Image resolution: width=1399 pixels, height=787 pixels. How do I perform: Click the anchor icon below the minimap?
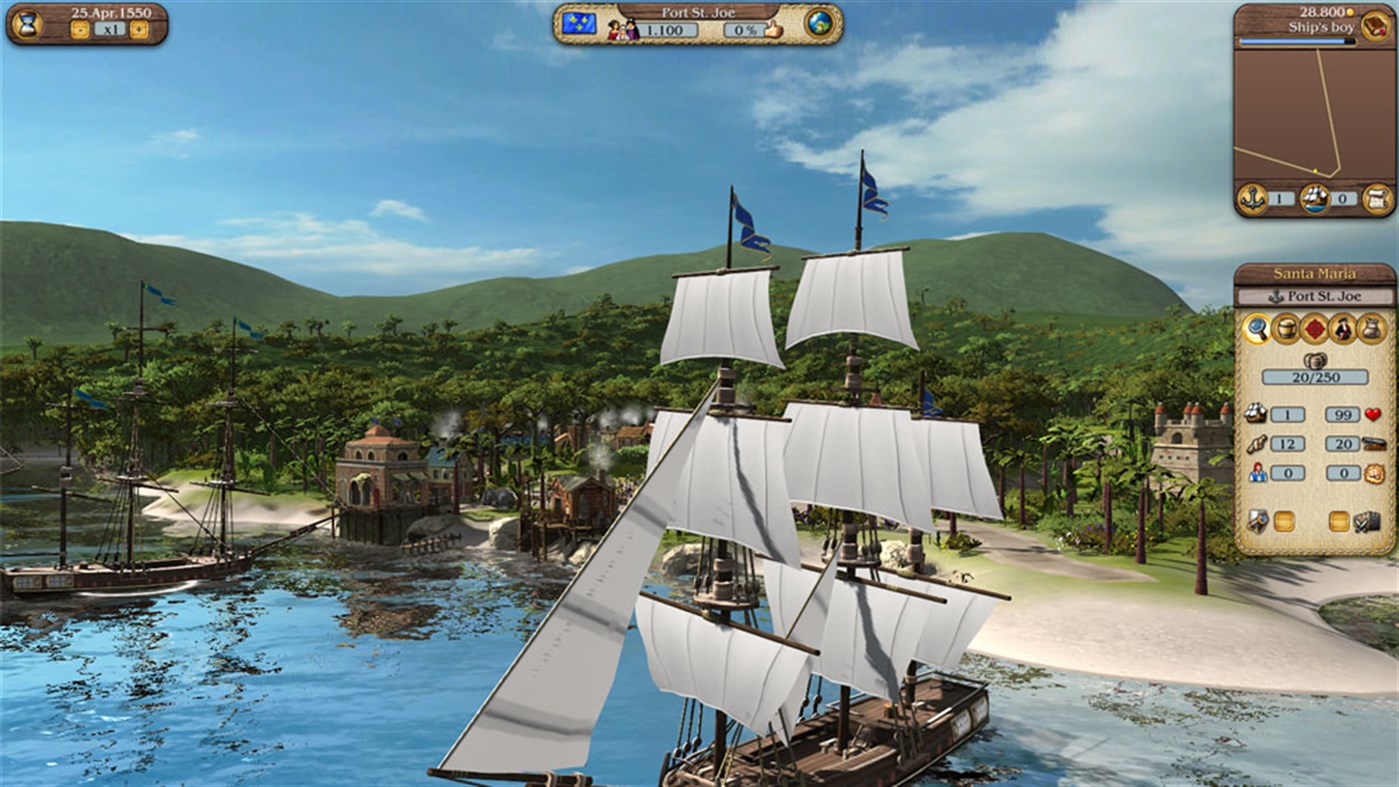[1251, 197]
